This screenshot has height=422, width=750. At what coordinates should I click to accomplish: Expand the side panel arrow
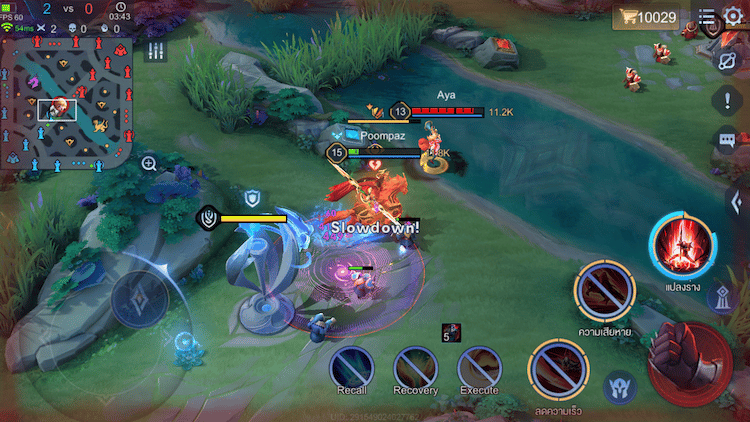tap(736, 198)
